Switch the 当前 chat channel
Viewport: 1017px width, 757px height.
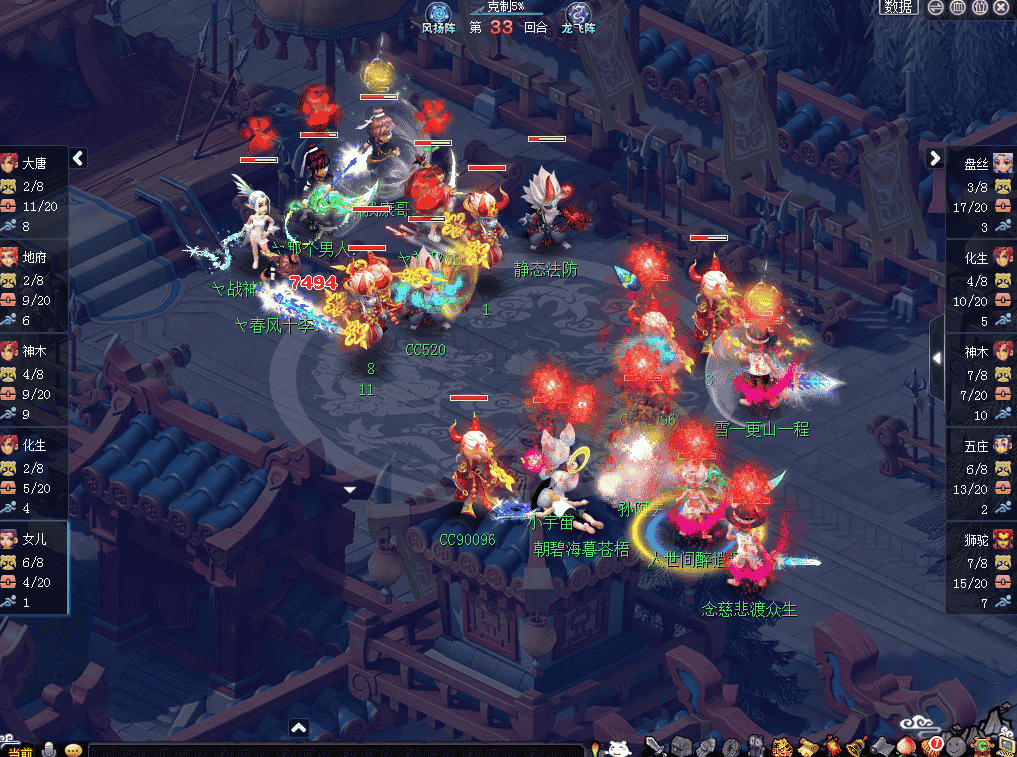coord(20,750)
